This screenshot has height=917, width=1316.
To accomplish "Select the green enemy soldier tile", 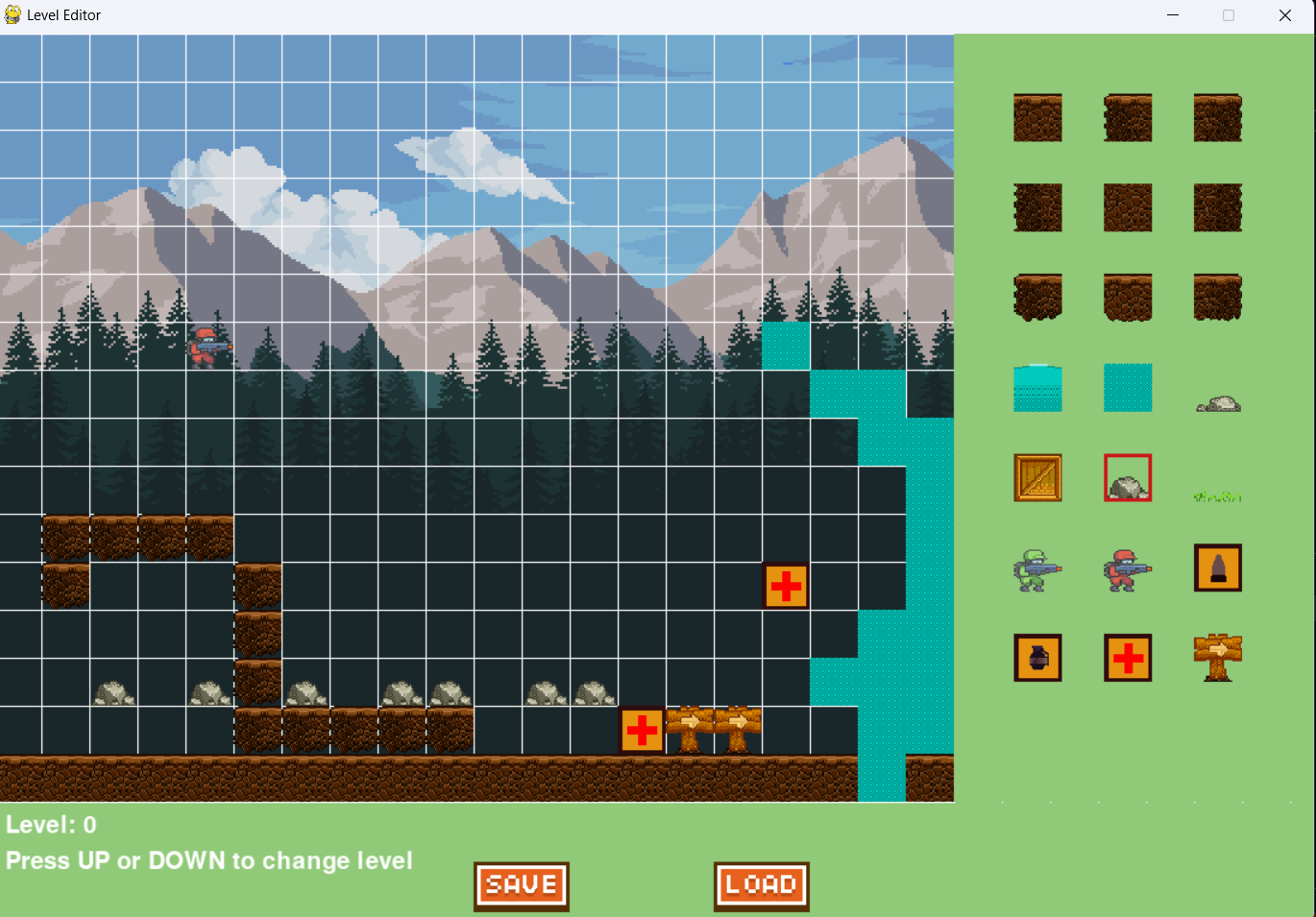I will click(x=1037, y=567).
